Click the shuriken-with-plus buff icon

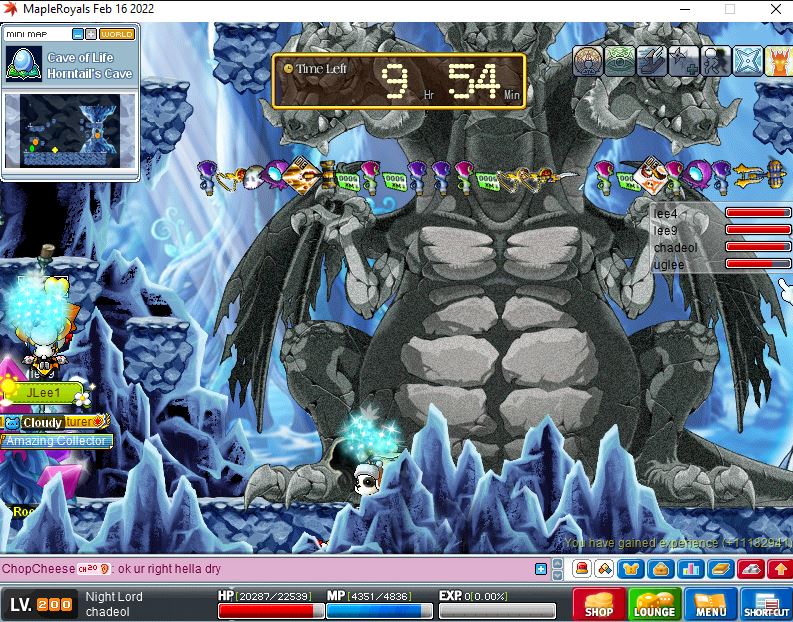pyautogui.click(x=682, y=62)
